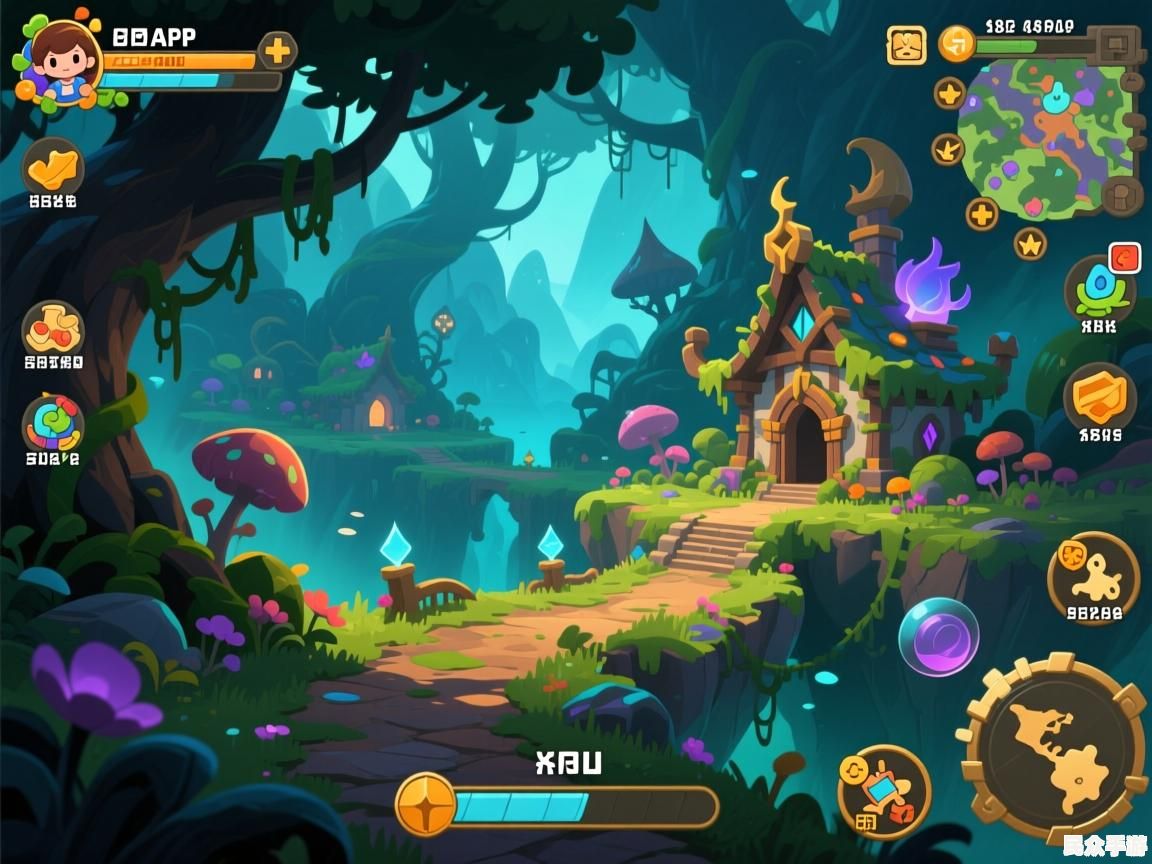Use the purple orb bubble
This screenshot has height=864, width=1152.
pos(938,636)
